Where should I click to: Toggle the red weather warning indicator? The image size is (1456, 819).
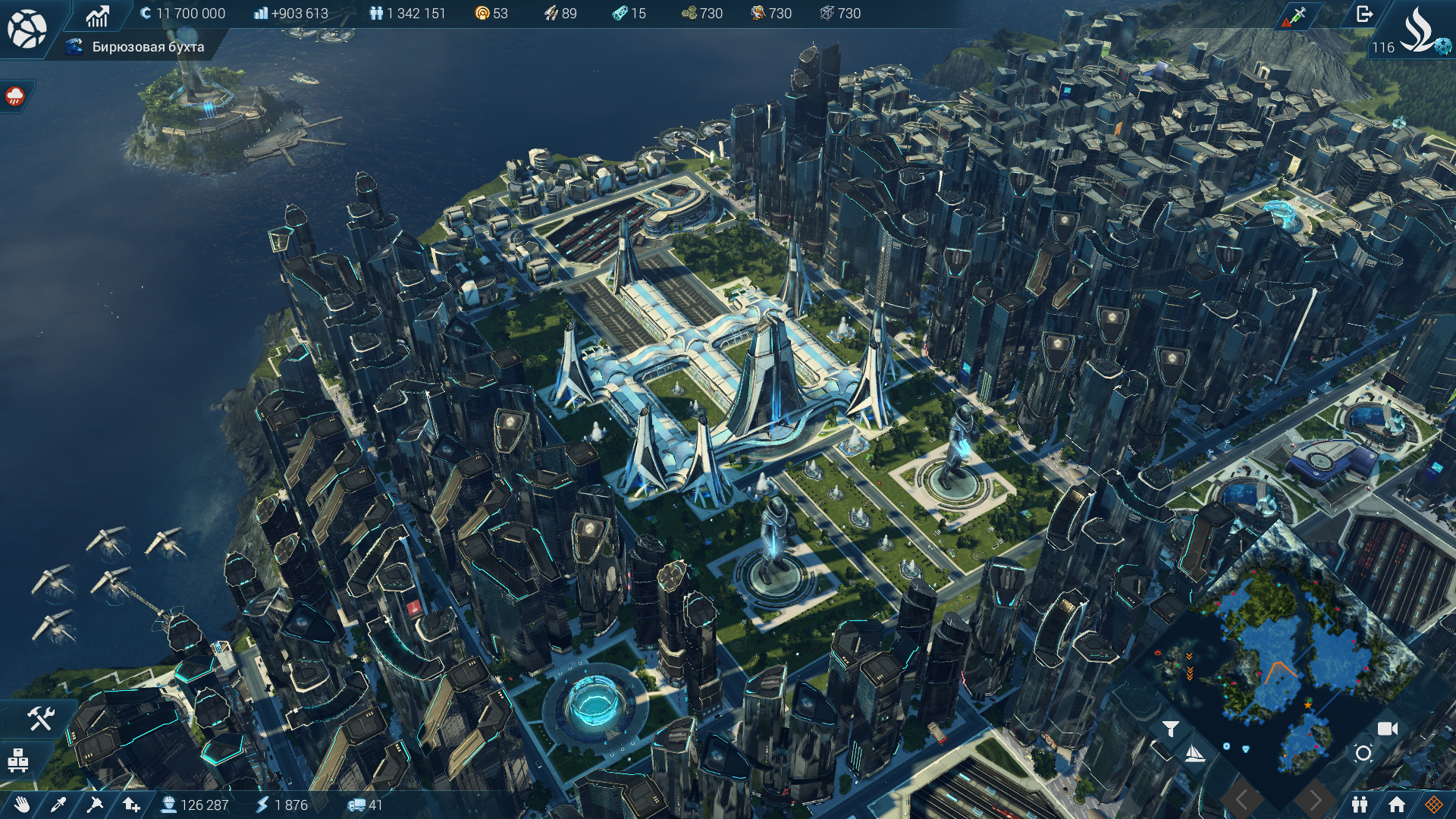coord(15,97)
